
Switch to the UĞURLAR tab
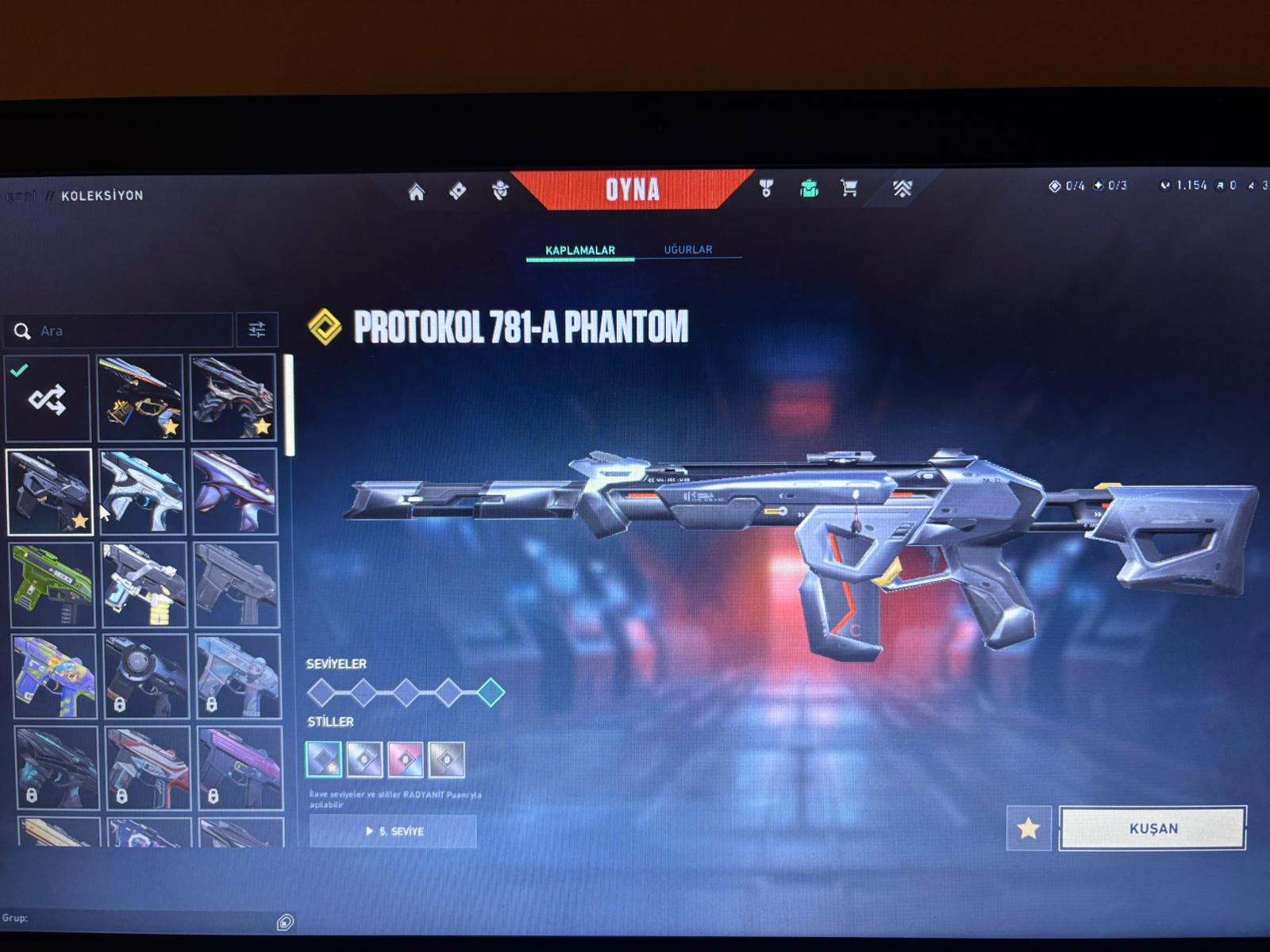click(688, 249)
